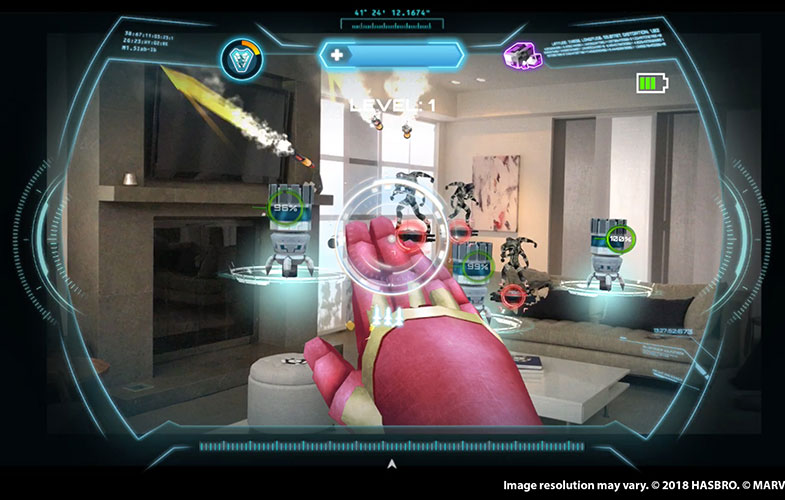Select the purple gauntlet weapon icon
This screenshot has height=500, width=785.
tap(520, 55)
